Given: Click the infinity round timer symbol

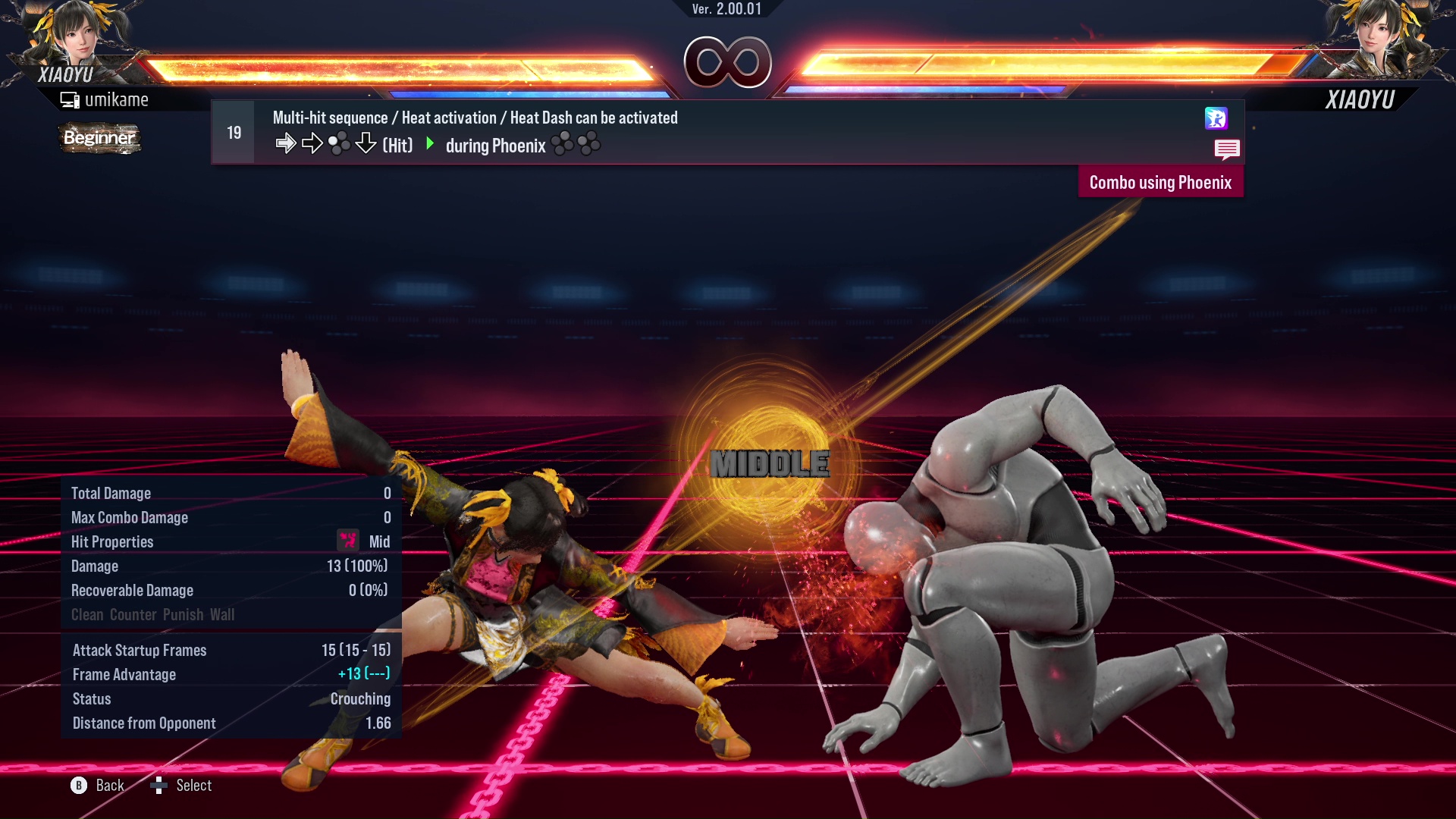Looking at the screenshot, I should (730, 62).
